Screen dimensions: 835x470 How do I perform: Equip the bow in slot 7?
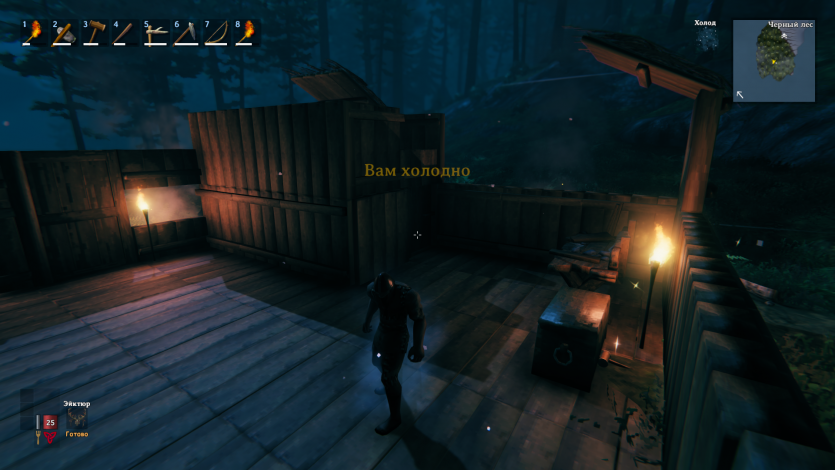point(216,33)
